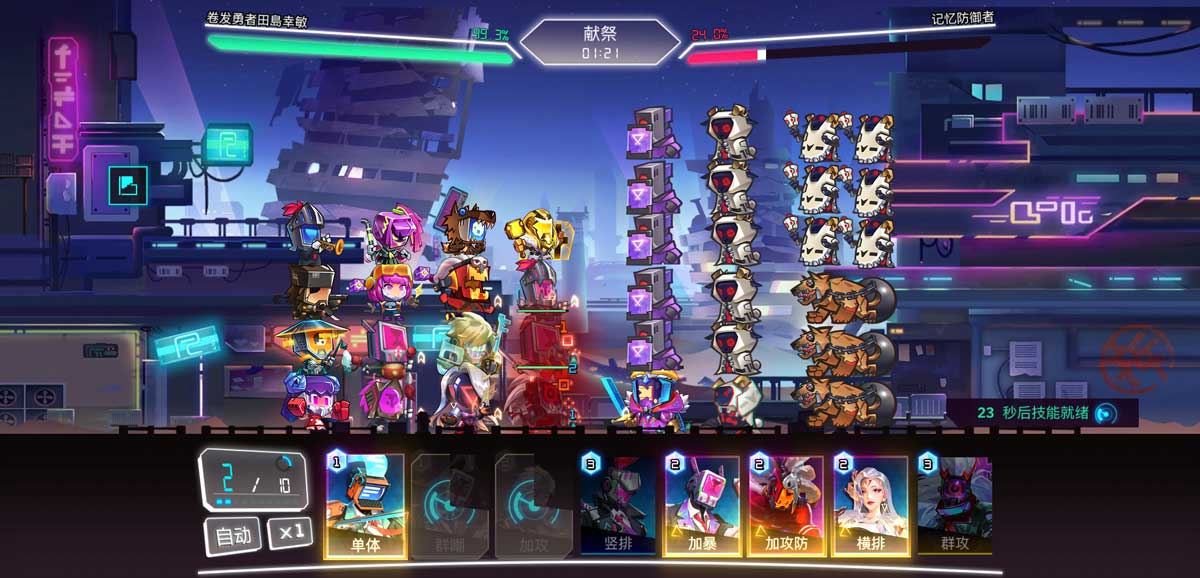Click the cooling-down 加攻 attack-boost card
The height and width of the screenshot is (578, 1200).
pos(533,505)
